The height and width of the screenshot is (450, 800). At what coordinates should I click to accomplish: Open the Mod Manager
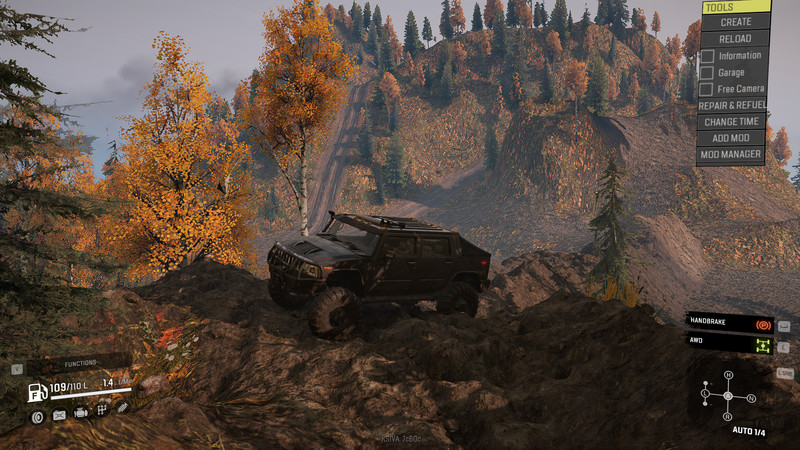point(731,155)
